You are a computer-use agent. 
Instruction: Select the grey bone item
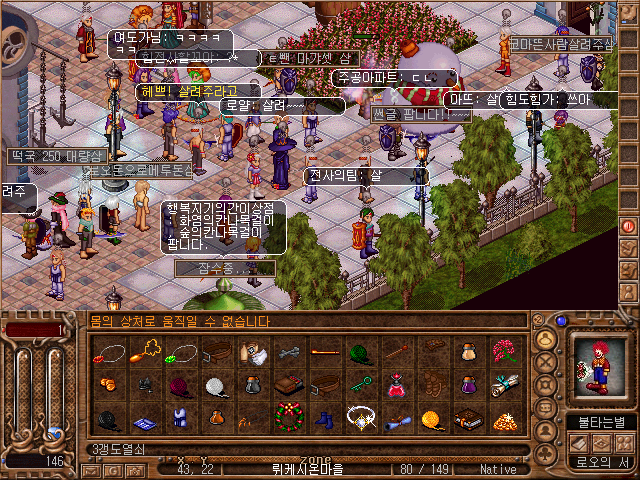coord(289,352)
